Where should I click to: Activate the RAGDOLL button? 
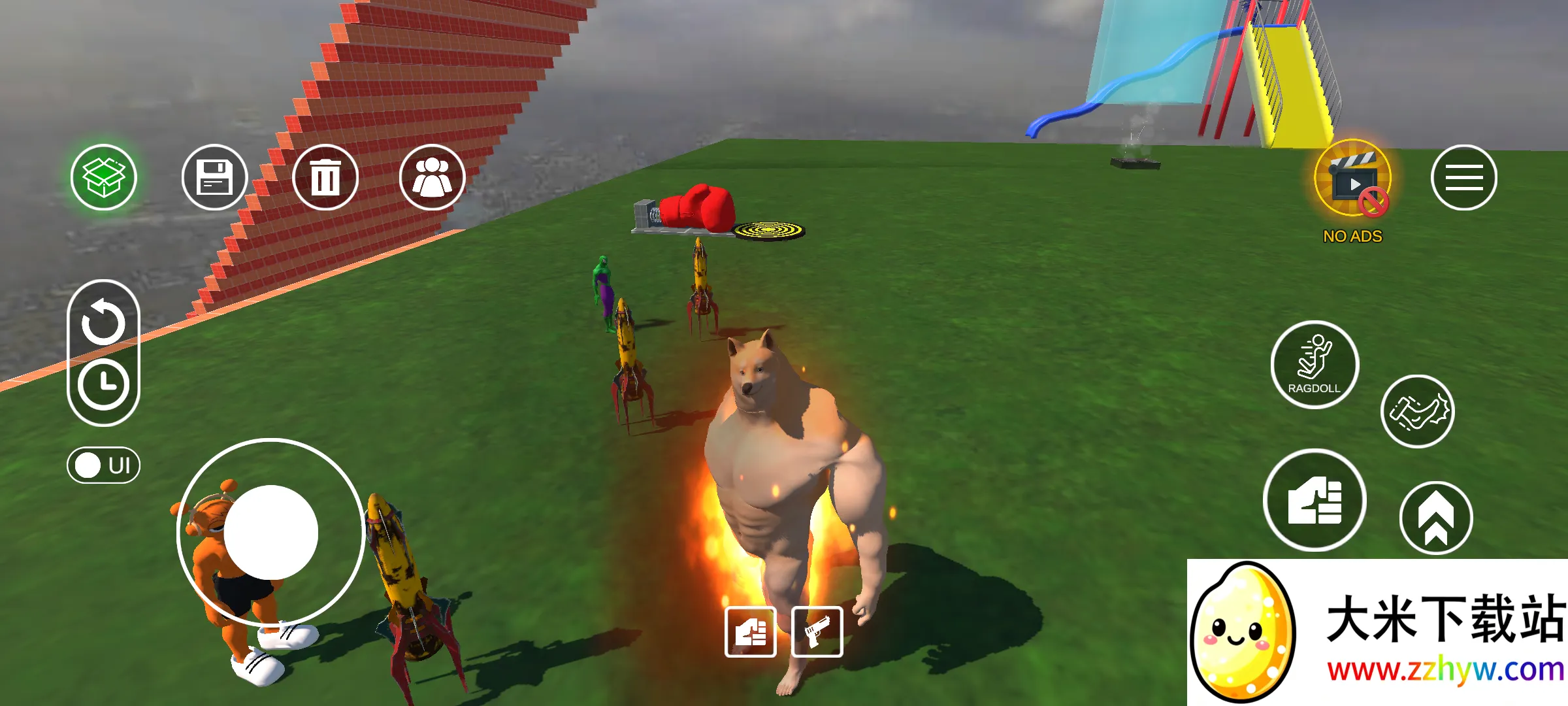pyautogui.click(x=1315, y=365)
